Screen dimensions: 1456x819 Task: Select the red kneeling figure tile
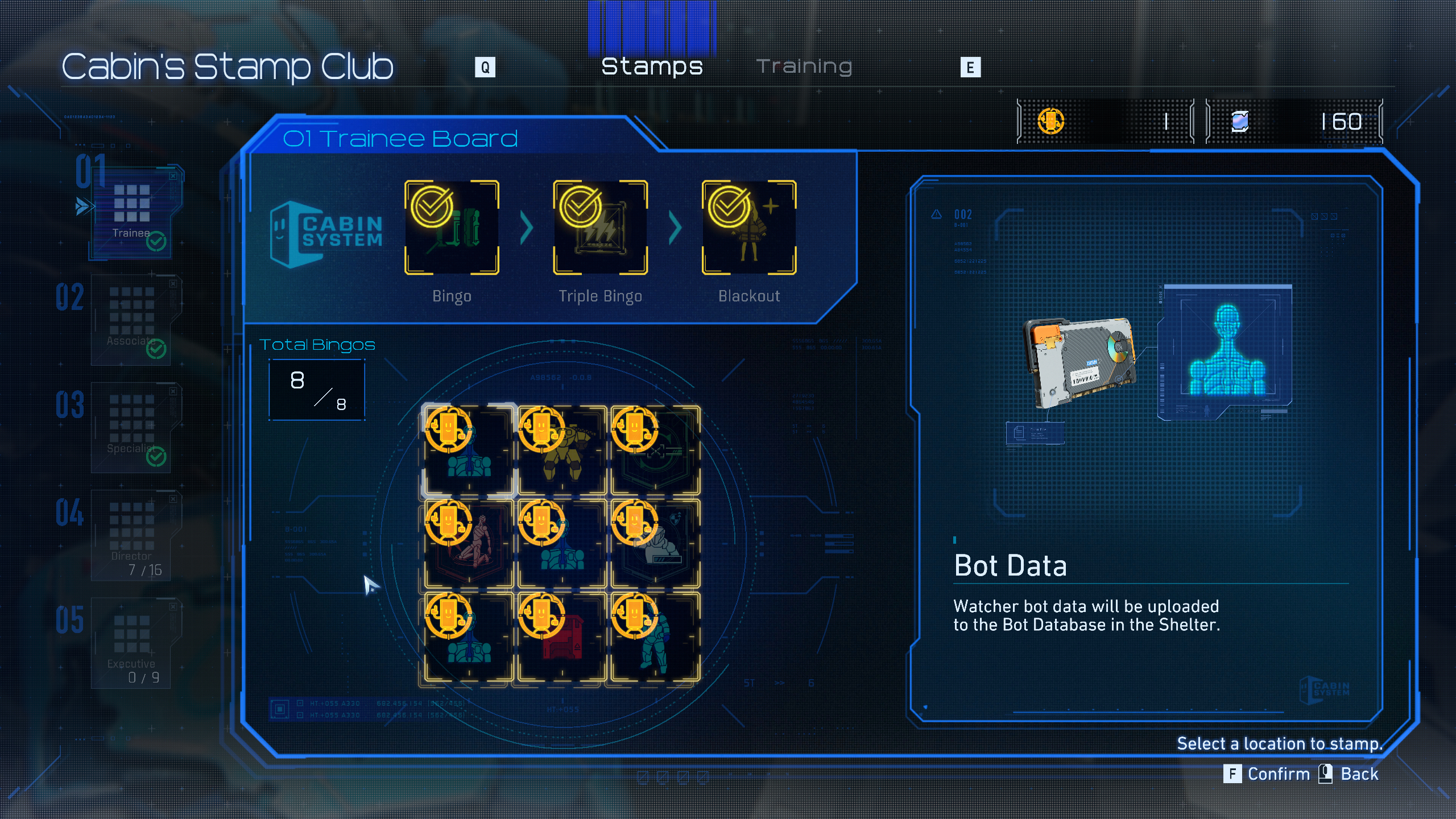469,544
